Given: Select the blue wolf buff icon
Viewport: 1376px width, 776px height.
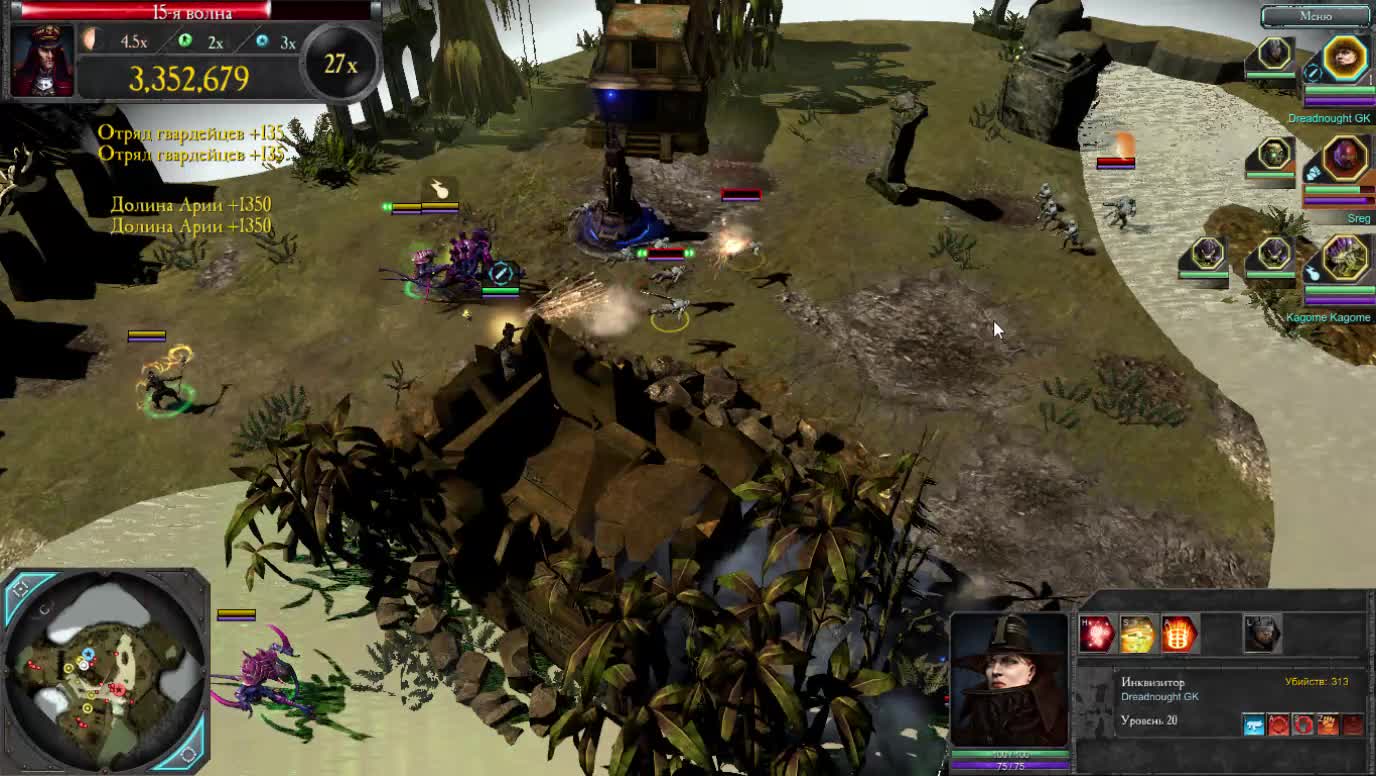Looking at the screenshot, I should [x=1253, y=724].
